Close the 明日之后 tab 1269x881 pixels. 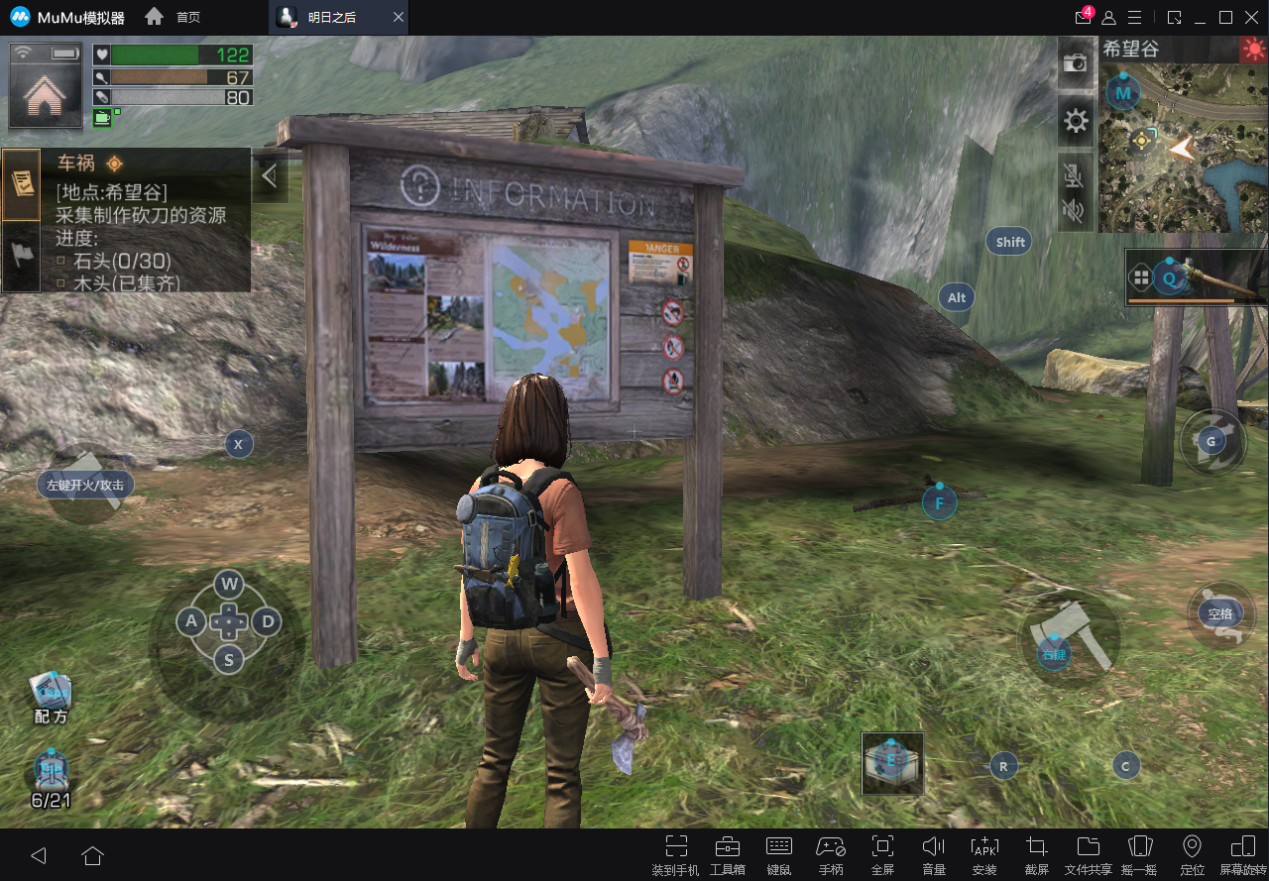(398, 18)
